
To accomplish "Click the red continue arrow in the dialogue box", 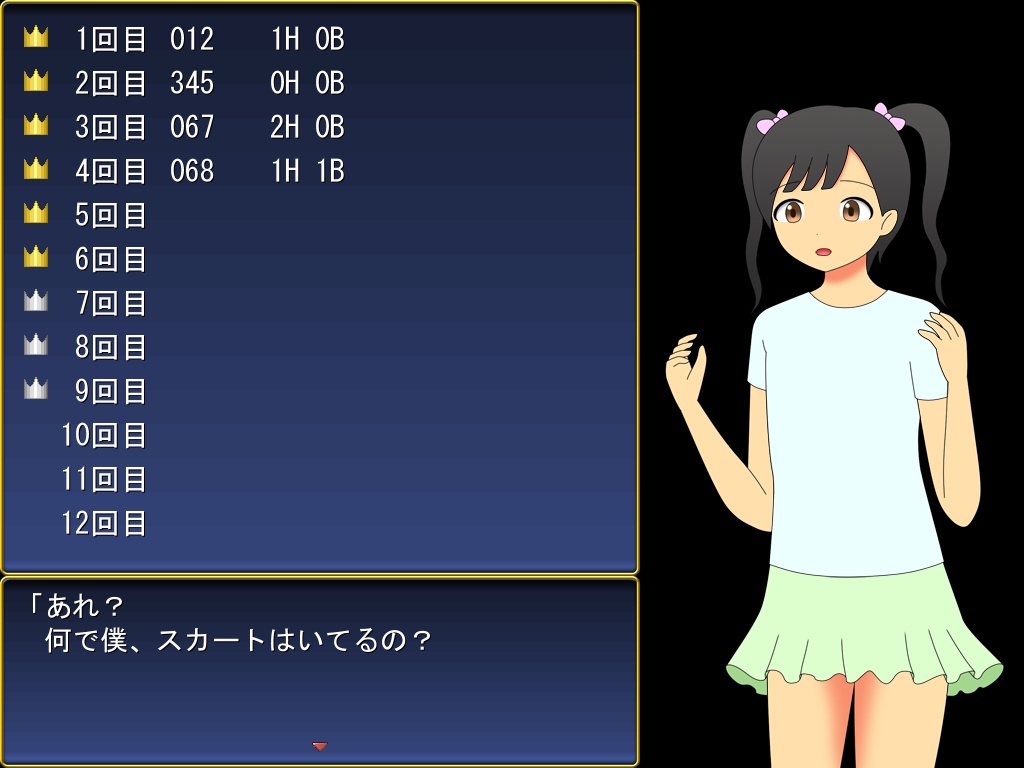I will point(320,746).
